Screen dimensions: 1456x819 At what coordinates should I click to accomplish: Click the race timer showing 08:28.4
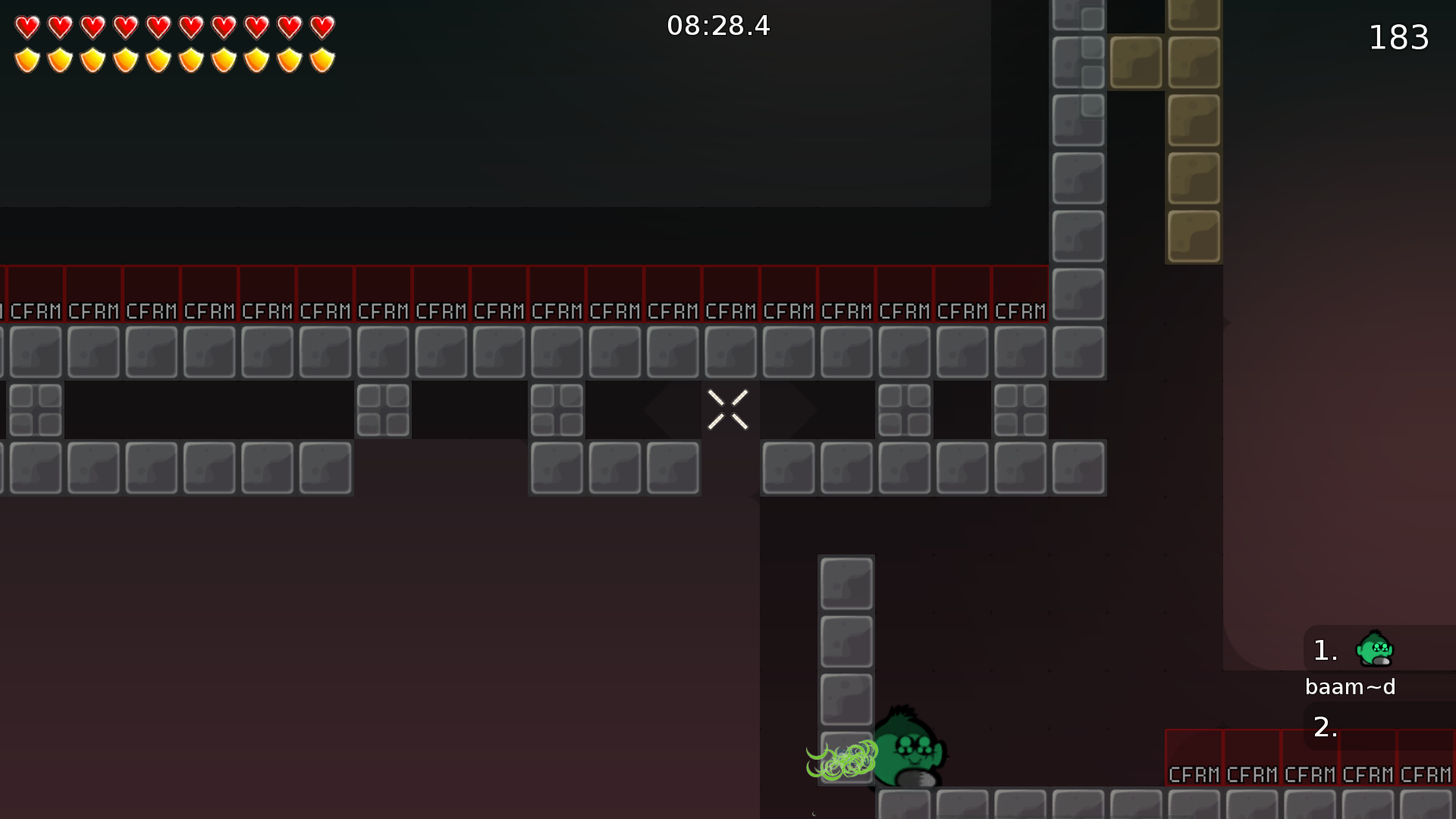[718, 26]
